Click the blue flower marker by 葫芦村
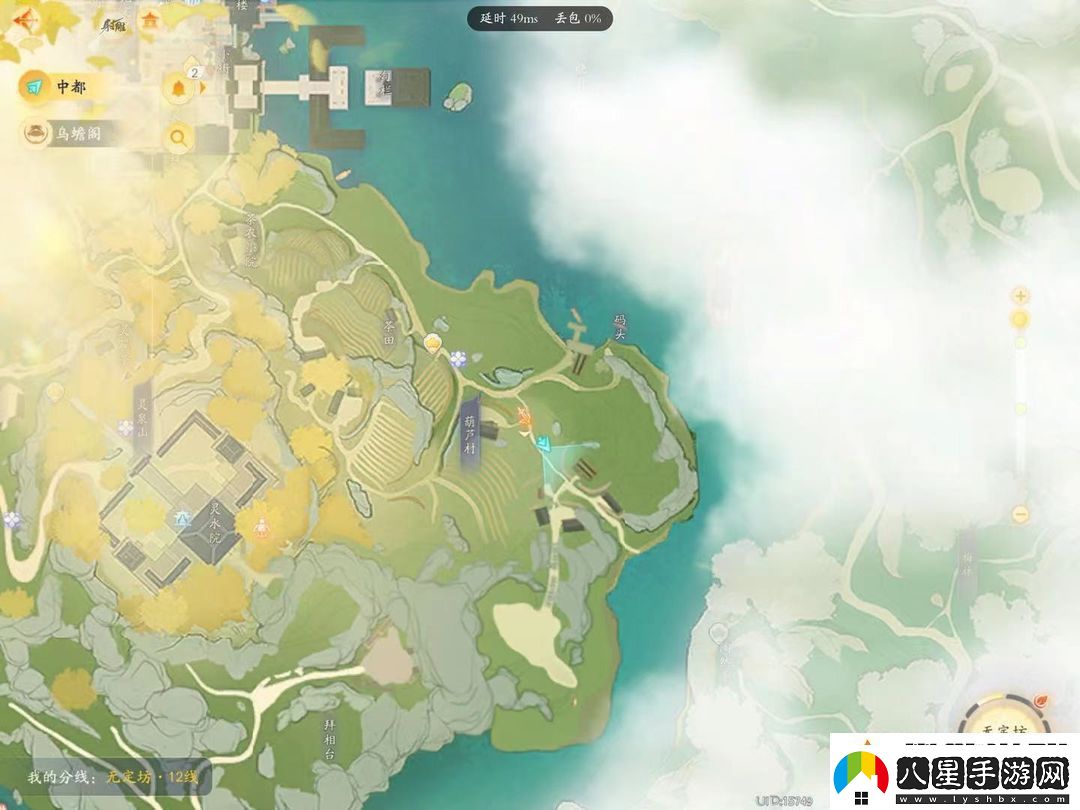This screenshot has height=810, width=1080. tap(458, 358)
